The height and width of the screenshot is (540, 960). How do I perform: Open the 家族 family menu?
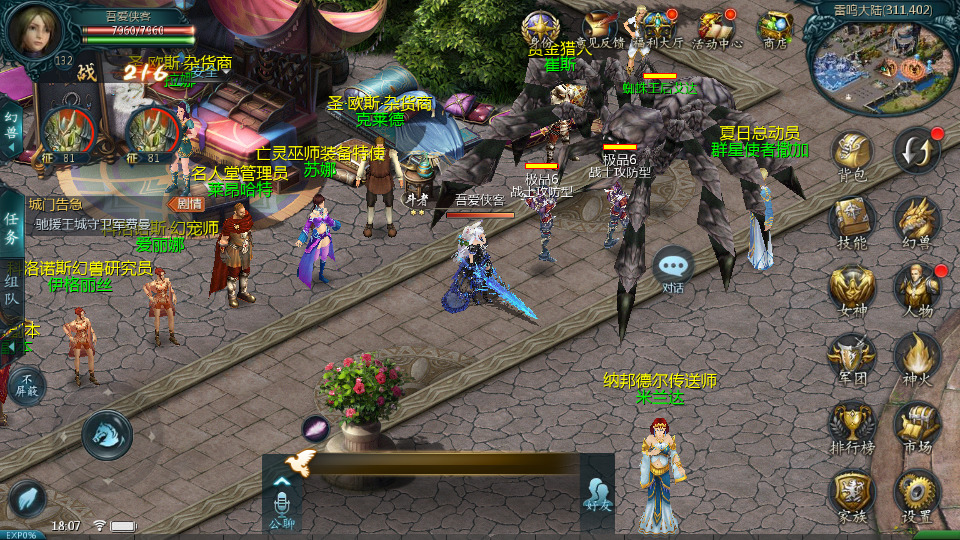click(852, 493)
